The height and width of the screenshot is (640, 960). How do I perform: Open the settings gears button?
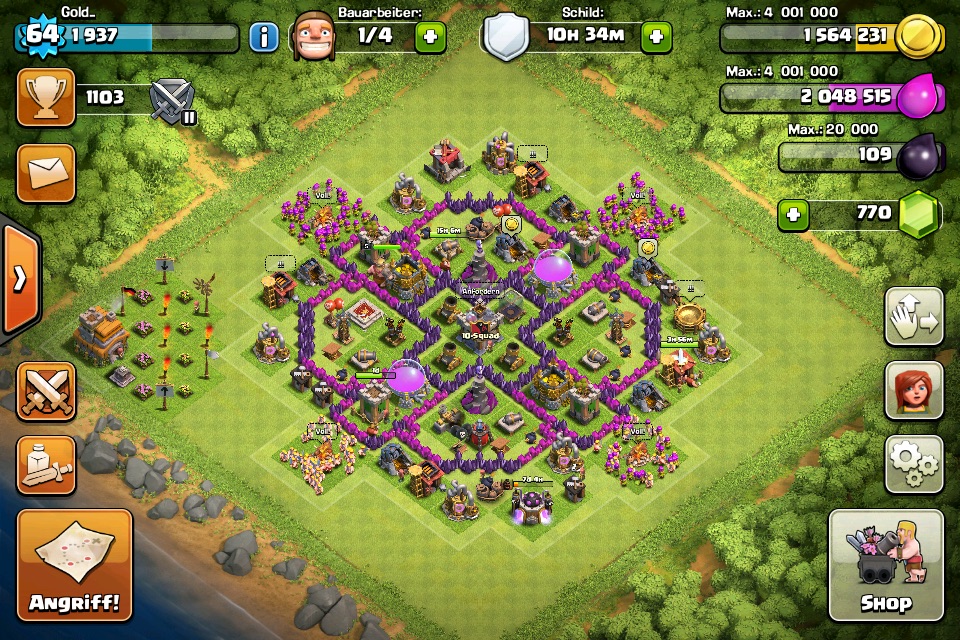click(x=914, y=464)
